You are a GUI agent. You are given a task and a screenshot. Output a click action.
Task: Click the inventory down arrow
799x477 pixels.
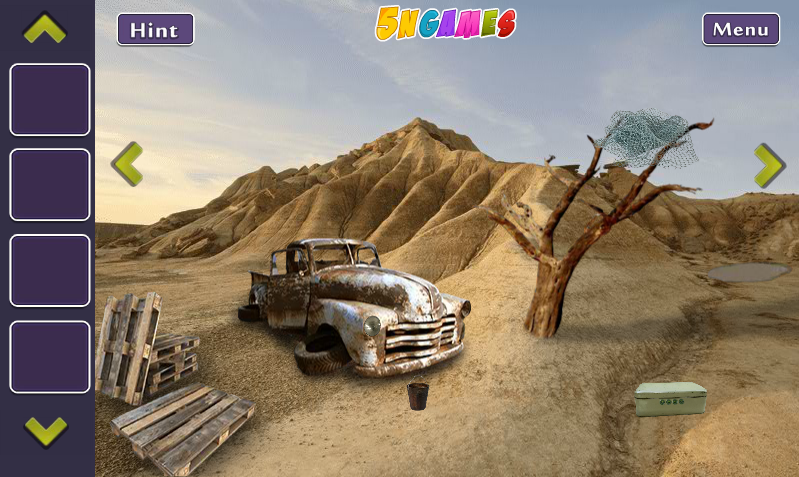[x=46, y=431]
